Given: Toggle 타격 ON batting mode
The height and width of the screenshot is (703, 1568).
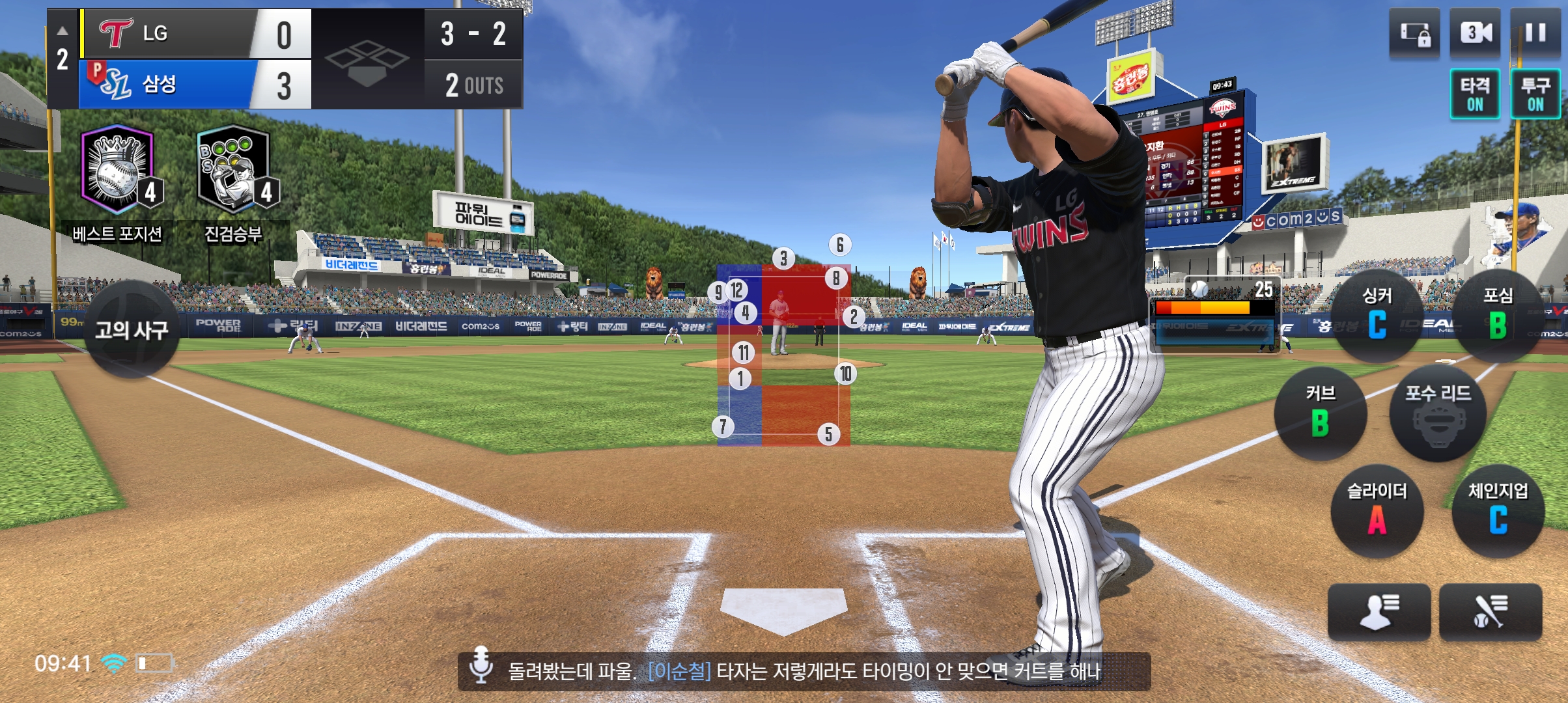Looking at the screenshot, I should click(1475, 94).
